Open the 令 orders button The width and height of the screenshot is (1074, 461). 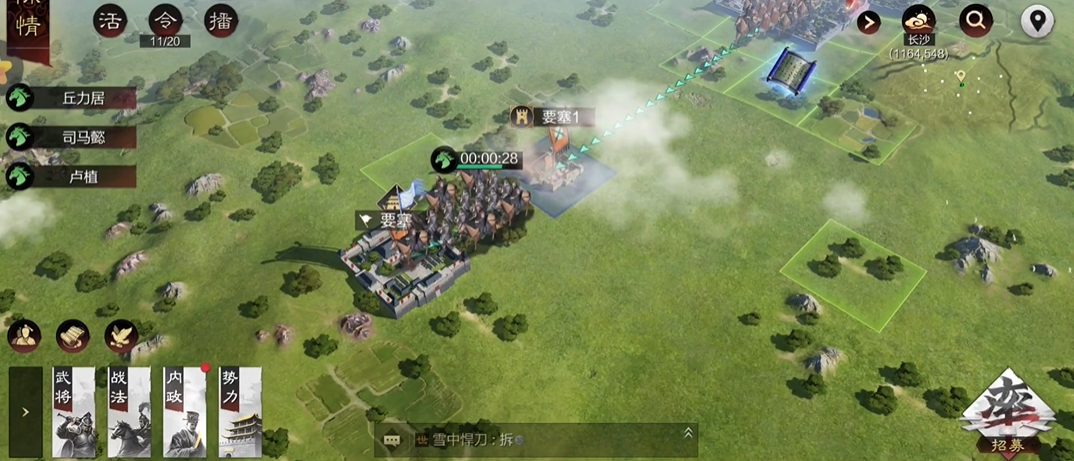[165, 20]
